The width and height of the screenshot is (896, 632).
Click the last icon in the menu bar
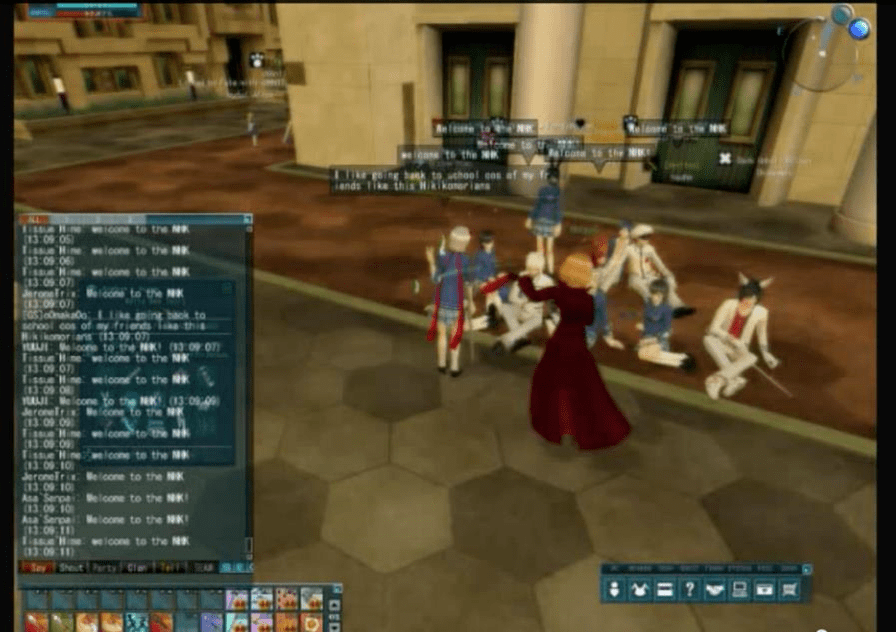coord(788,590)
